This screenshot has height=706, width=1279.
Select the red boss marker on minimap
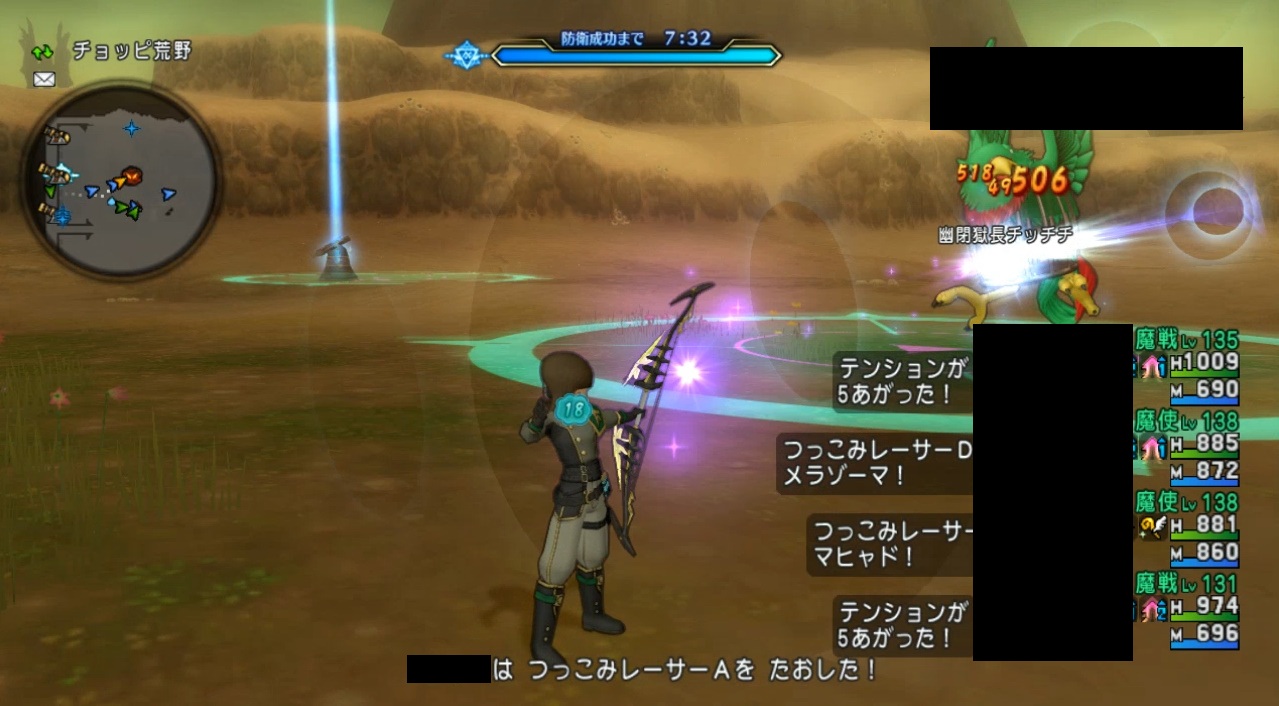point(132,176)
